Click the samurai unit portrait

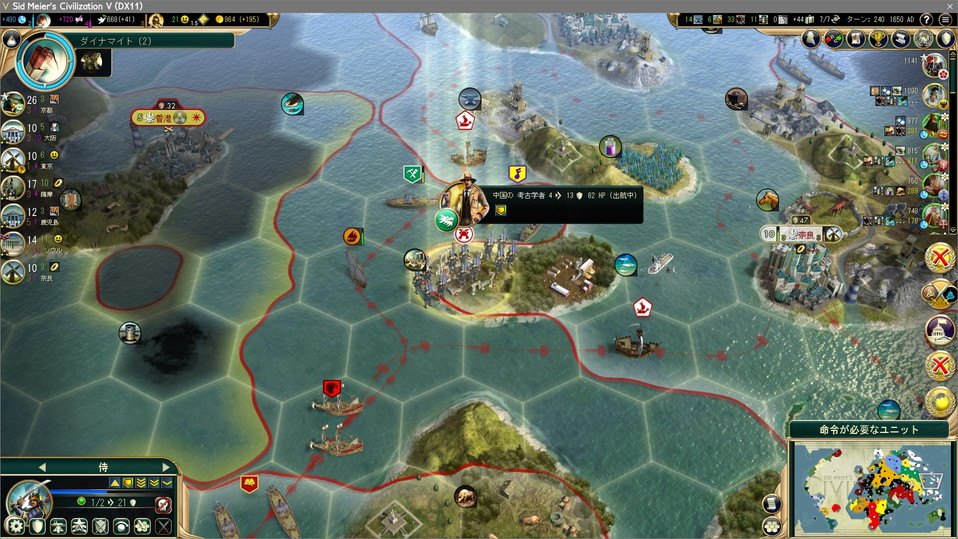tap(29, 498)
